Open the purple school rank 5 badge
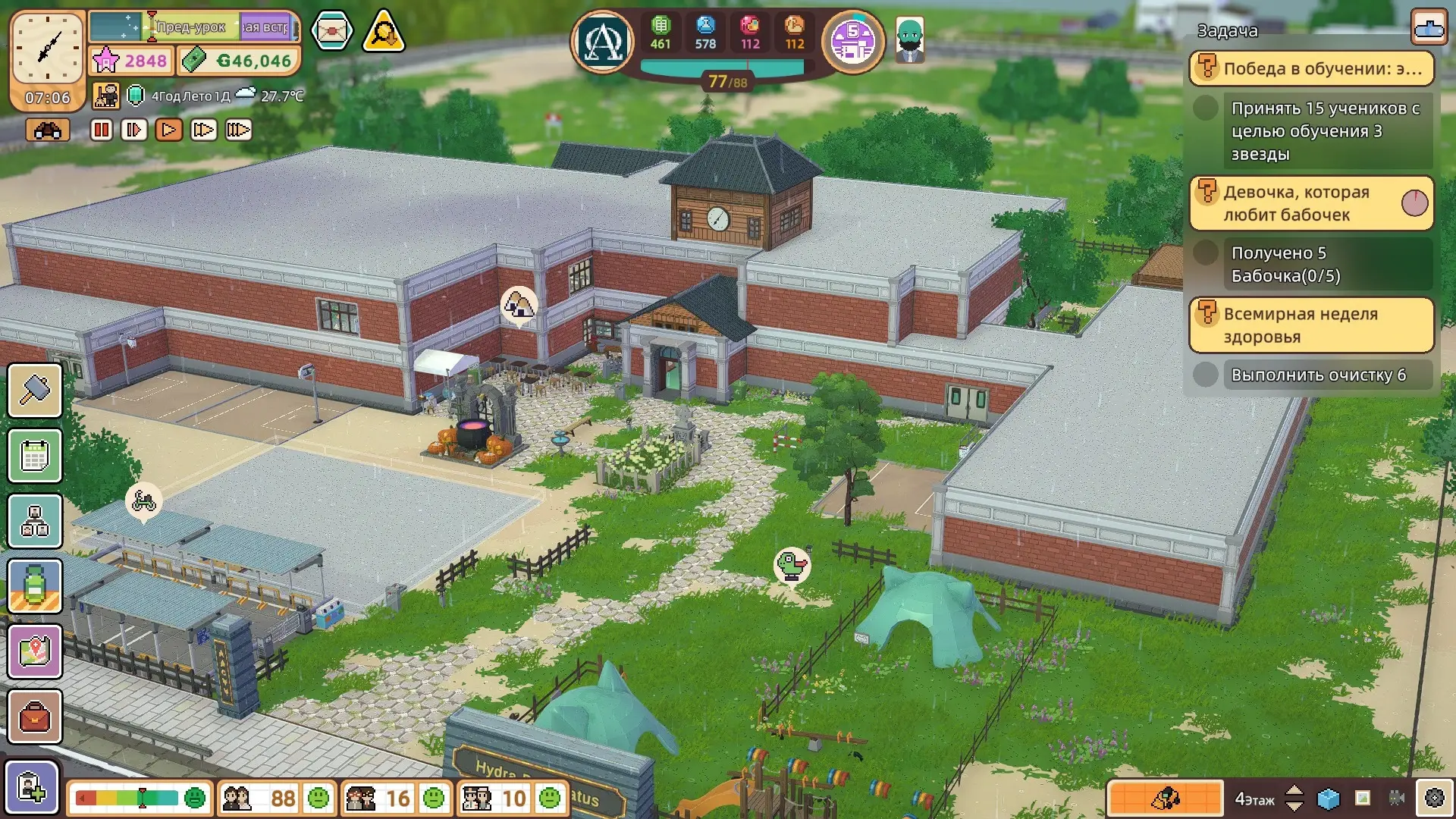 (853, 42)
